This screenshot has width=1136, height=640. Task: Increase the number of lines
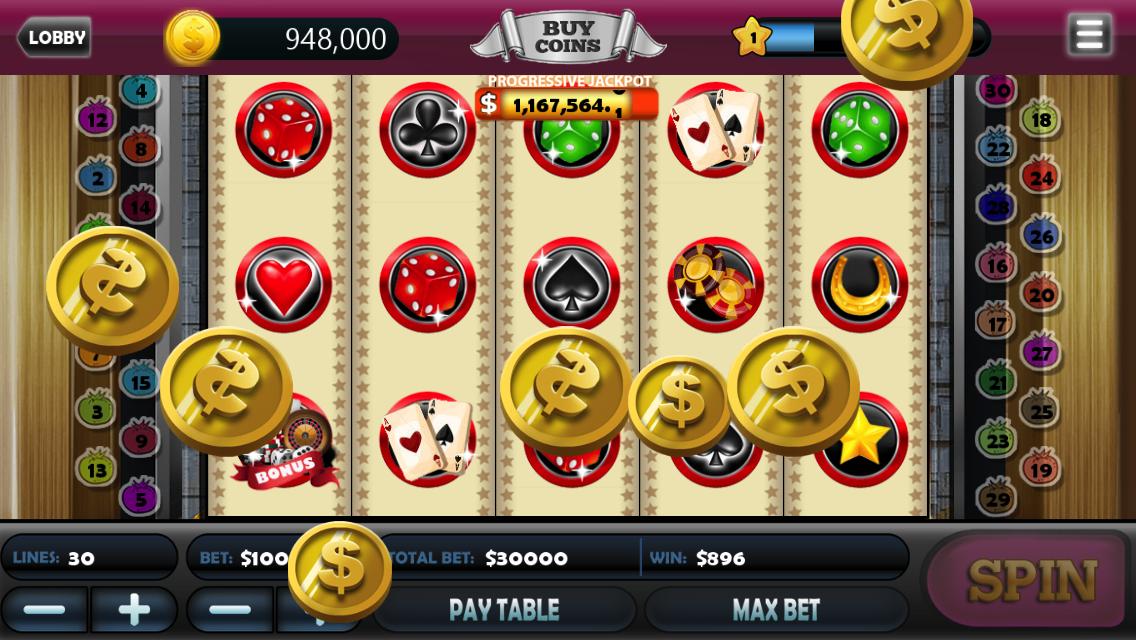(x=134, y=609)
